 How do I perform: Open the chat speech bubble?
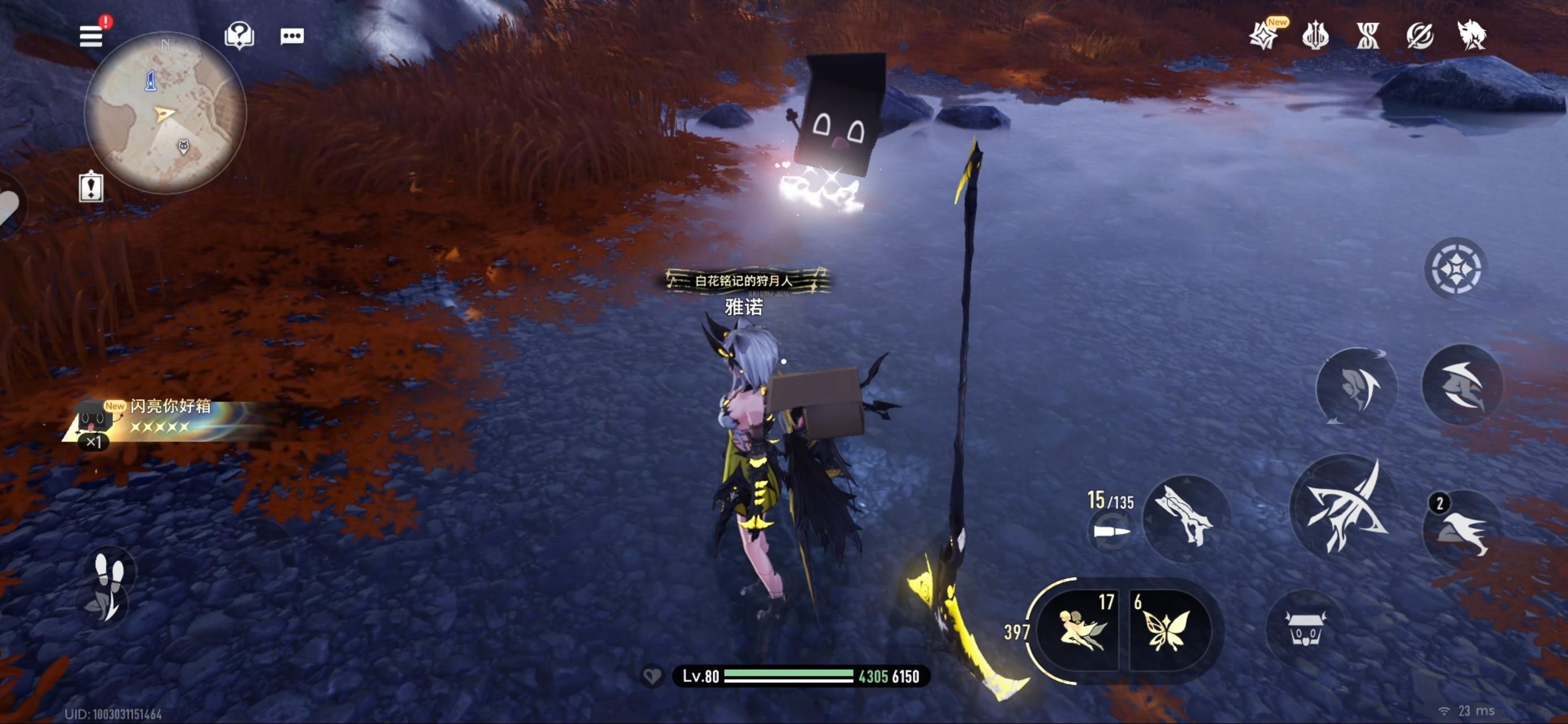coord(292,36)
